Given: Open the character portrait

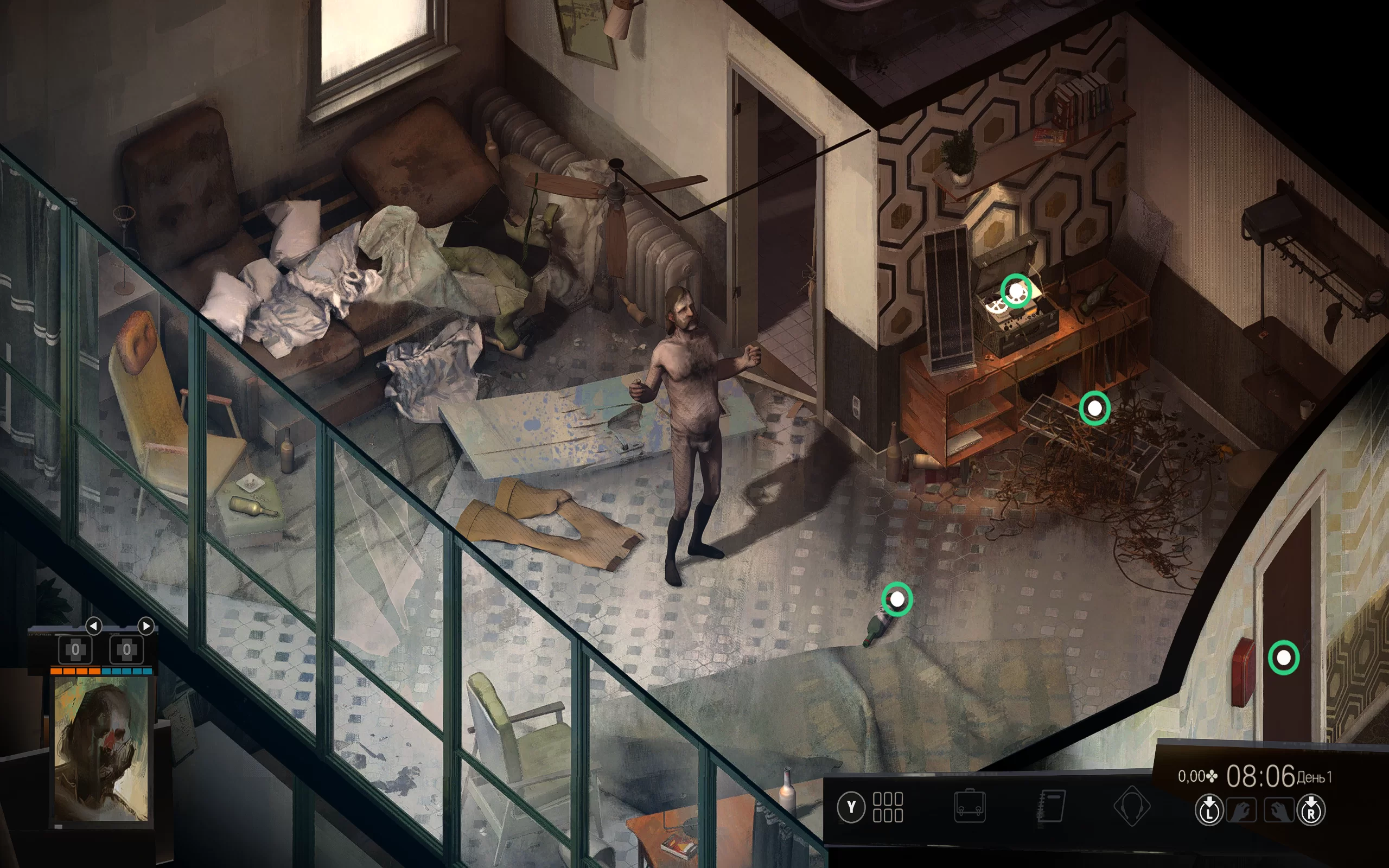Looking at the screenshot, I should click(x=101, y=749).
